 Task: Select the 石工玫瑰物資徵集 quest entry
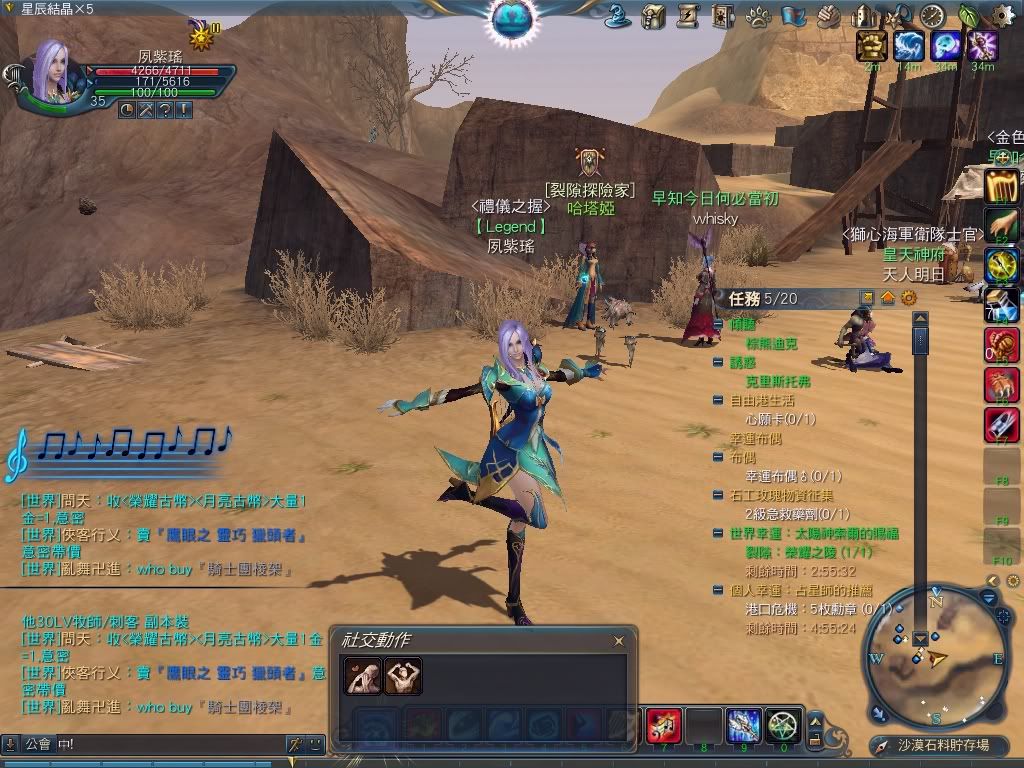click(780, 495)
